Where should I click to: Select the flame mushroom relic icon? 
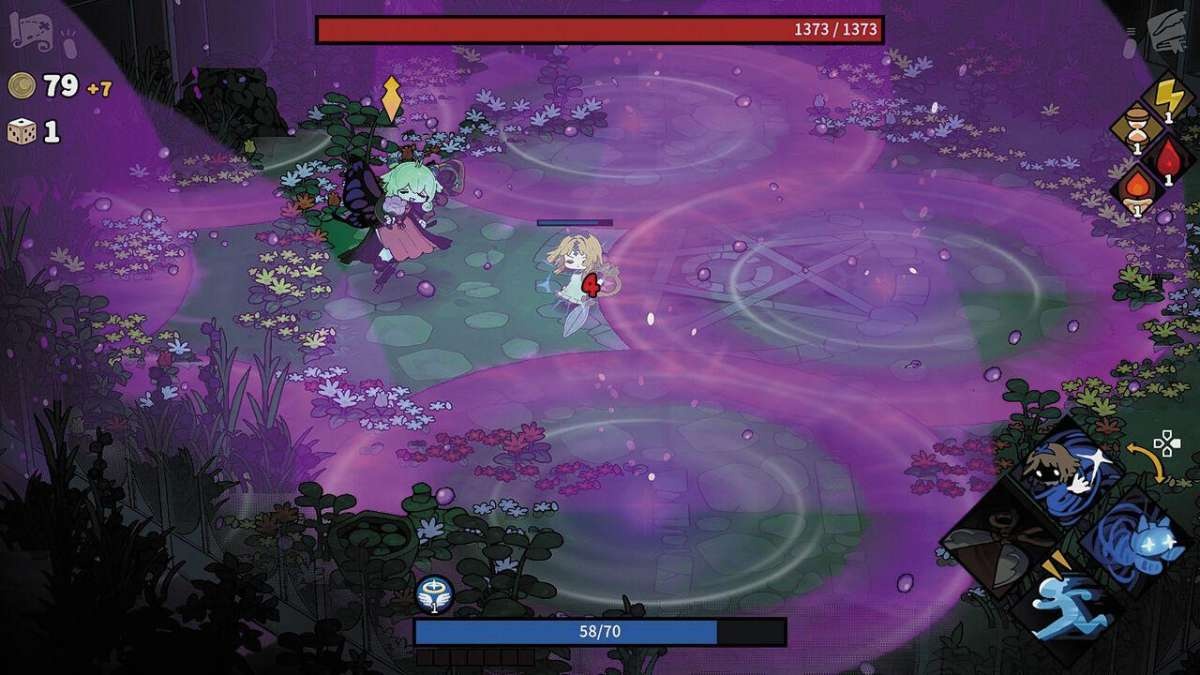tap(1136, 190)
